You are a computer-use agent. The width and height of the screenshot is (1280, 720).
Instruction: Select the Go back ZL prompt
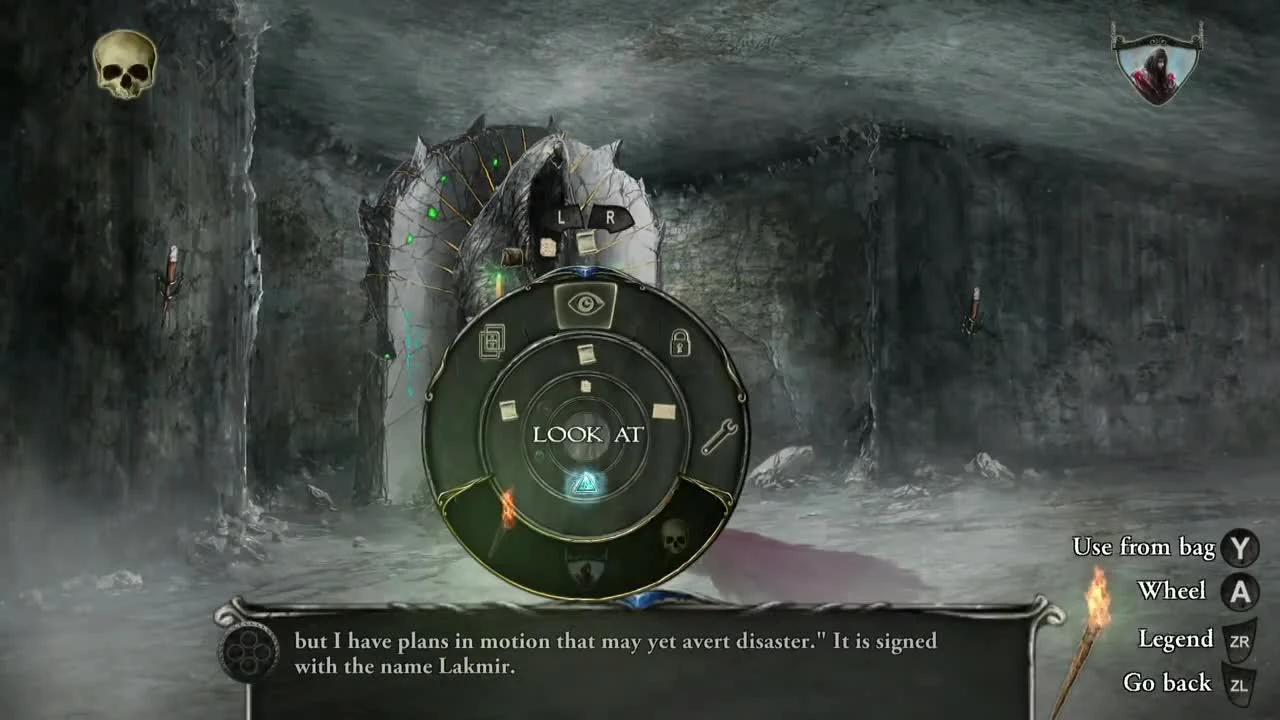click(1240, 684)
